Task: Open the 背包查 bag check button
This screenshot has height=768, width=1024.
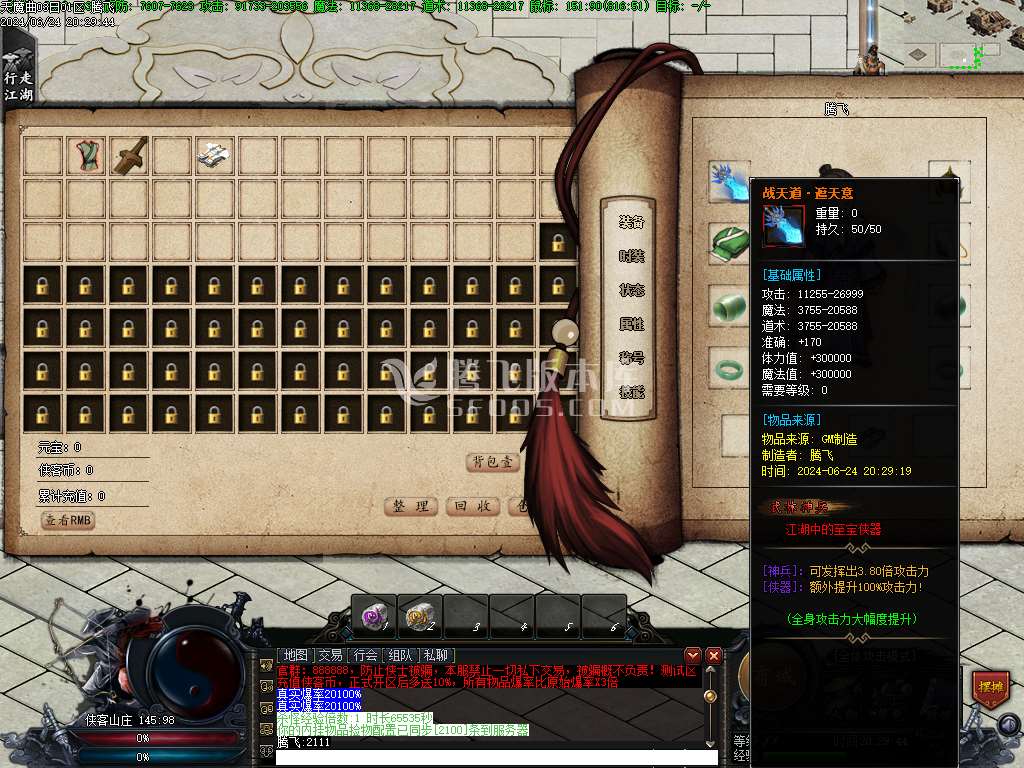Action: [x=493, y=462]
